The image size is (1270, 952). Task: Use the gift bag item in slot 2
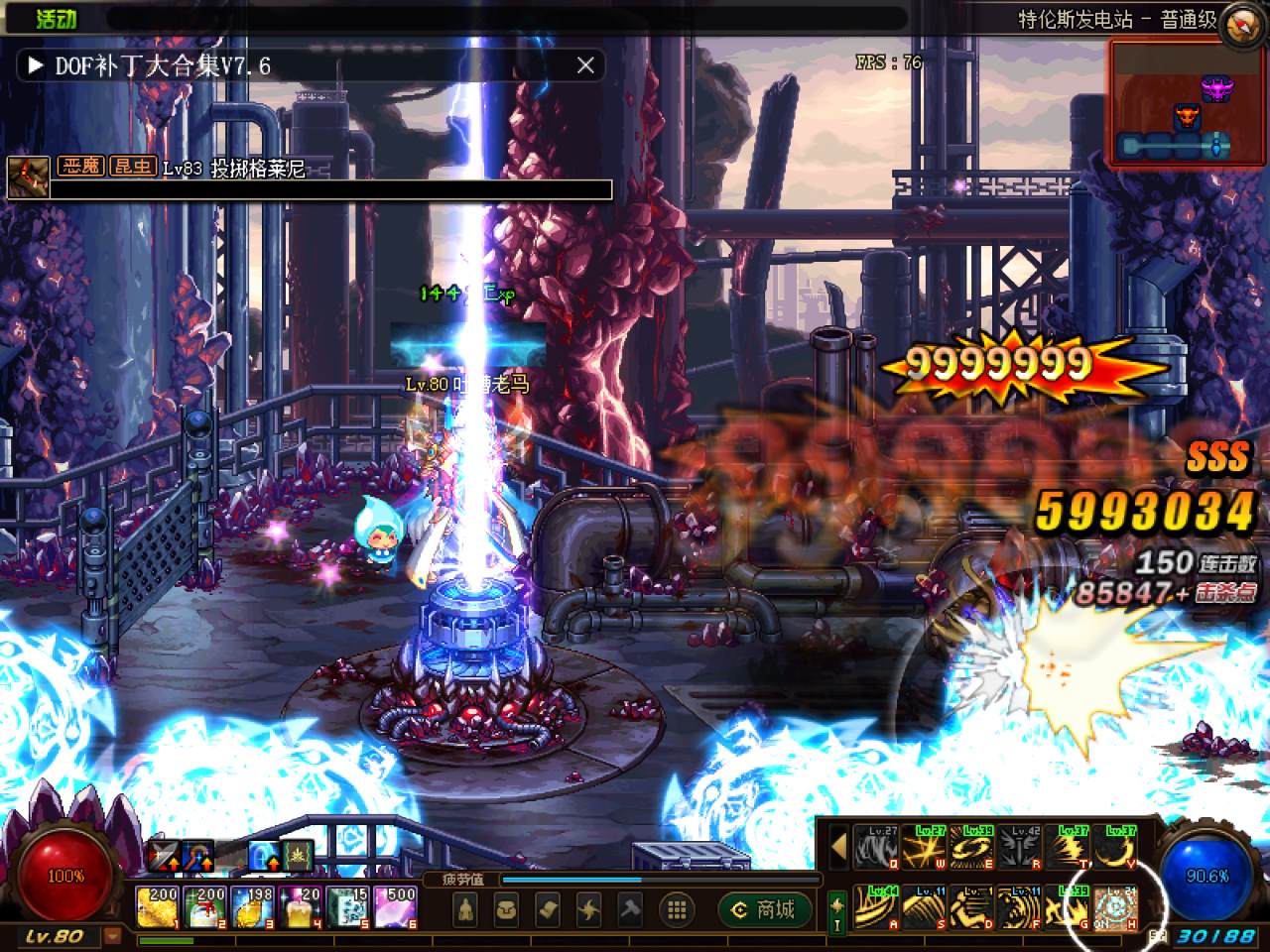[x=205, y=906]
